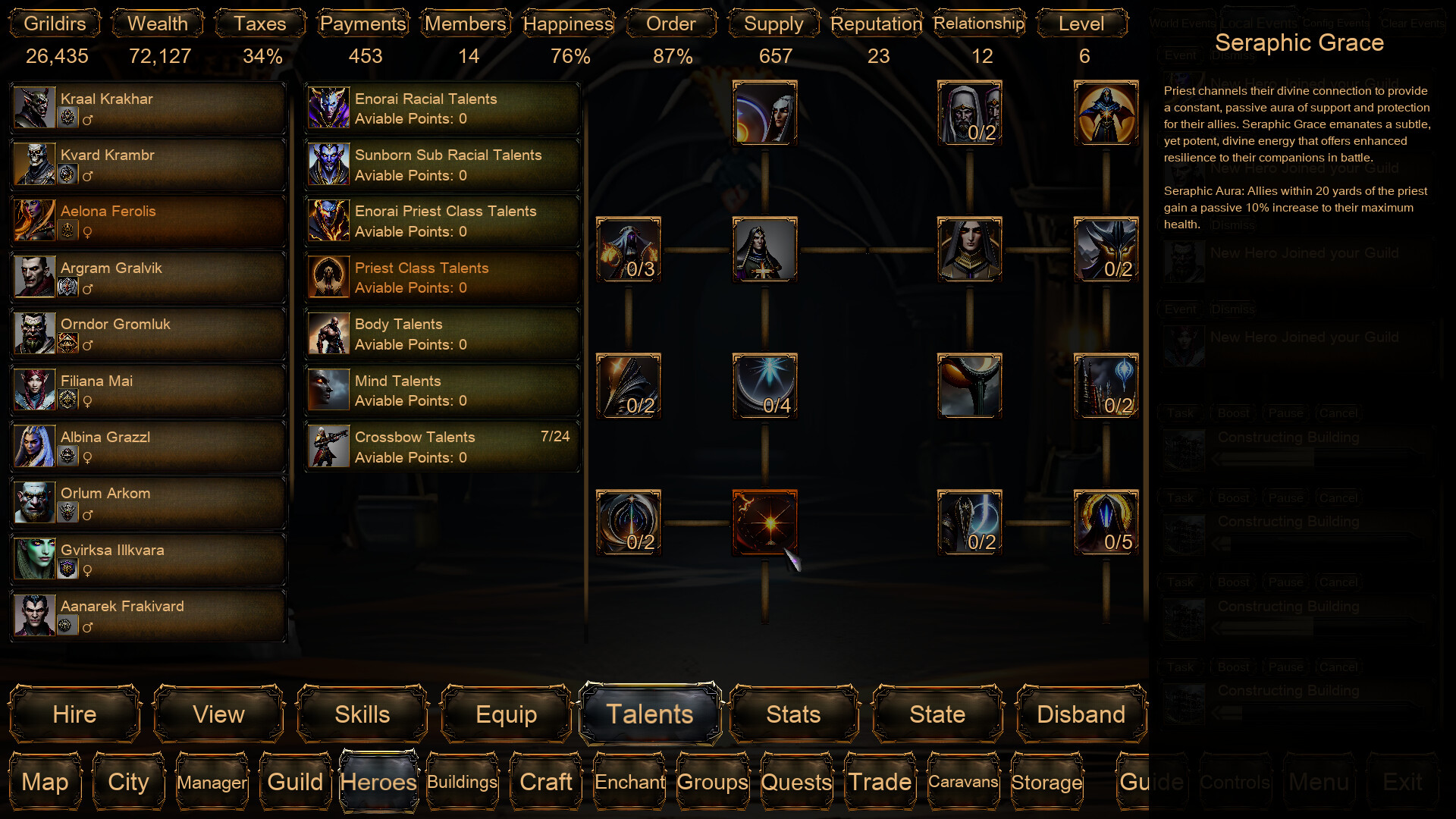Select Aelona Ferolis in the hero list

(x=146, y=220)
